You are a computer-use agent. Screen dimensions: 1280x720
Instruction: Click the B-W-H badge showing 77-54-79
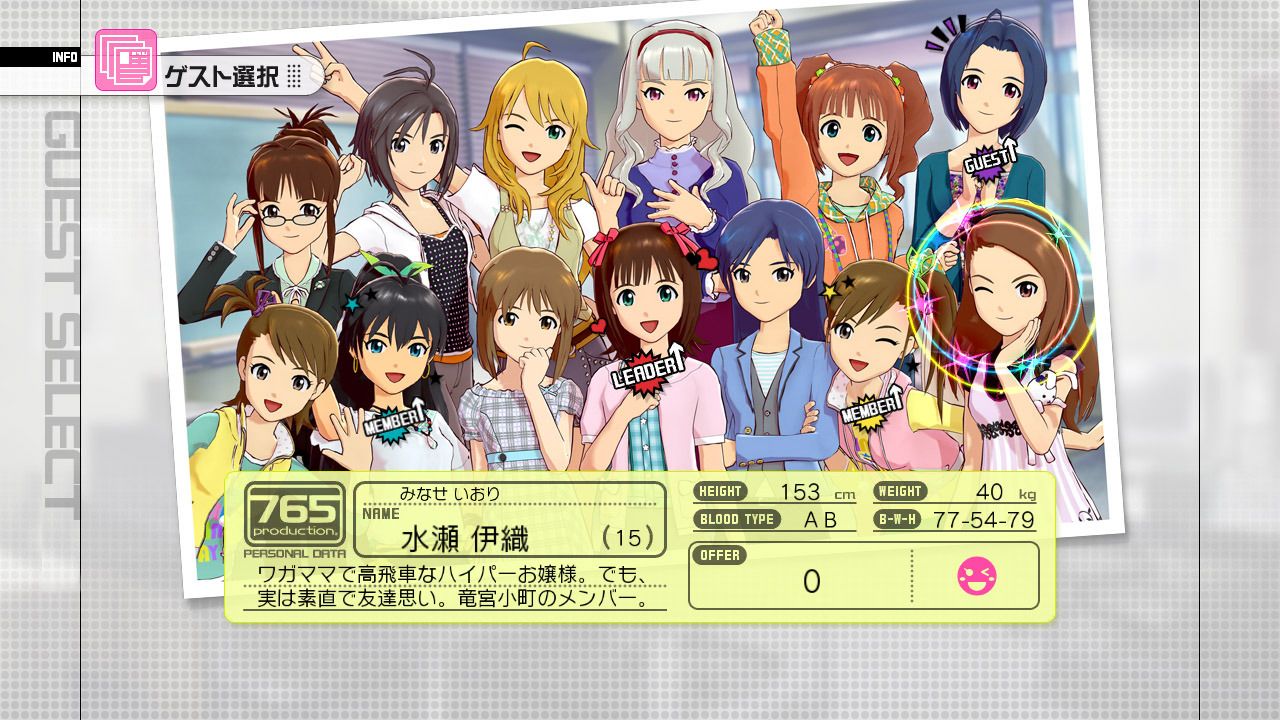(x=901, y=519)
